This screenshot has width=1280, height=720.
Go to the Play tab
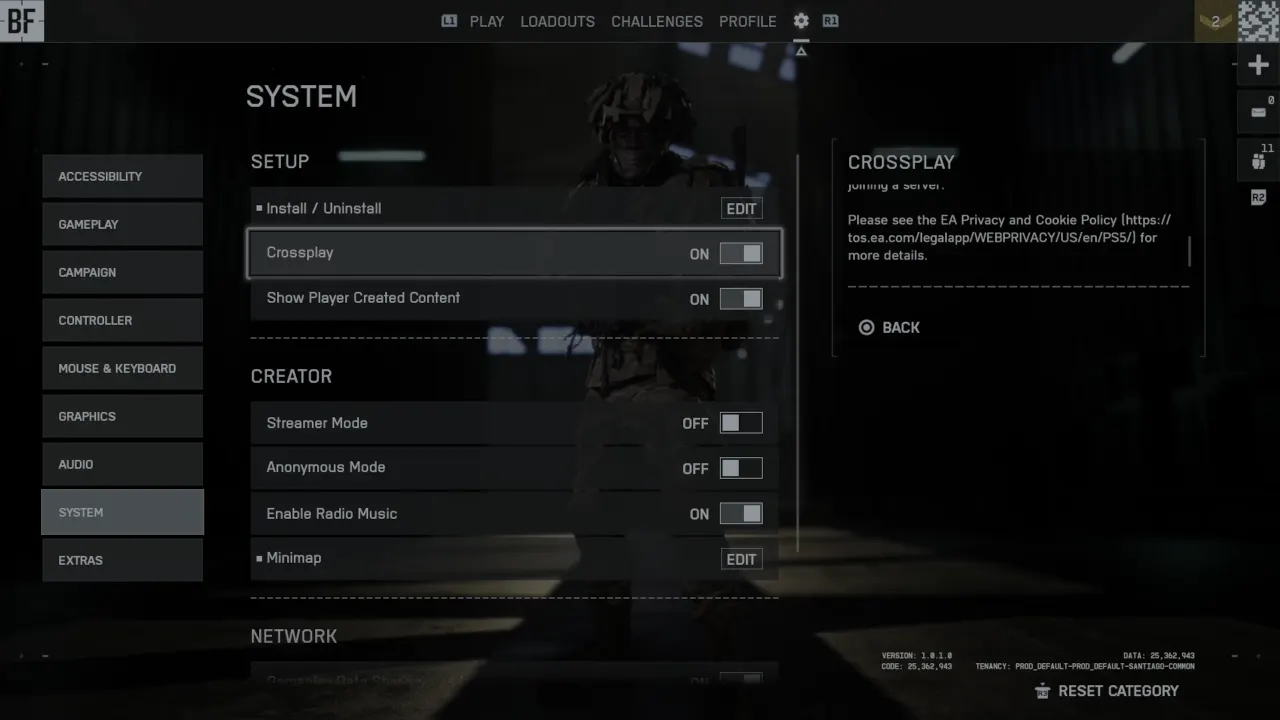pyautogui.click(x=487, y=21)
